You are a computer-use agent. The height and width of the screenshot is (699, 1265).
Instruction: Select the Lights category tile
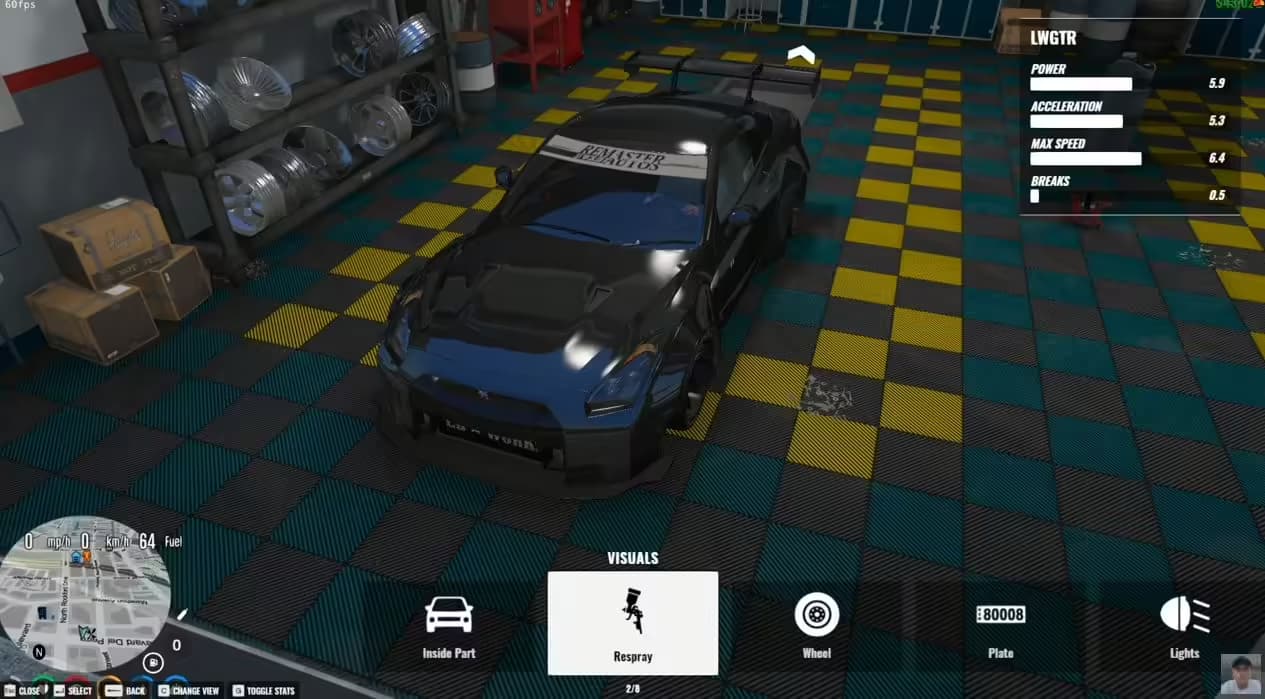pos(1184,624)
